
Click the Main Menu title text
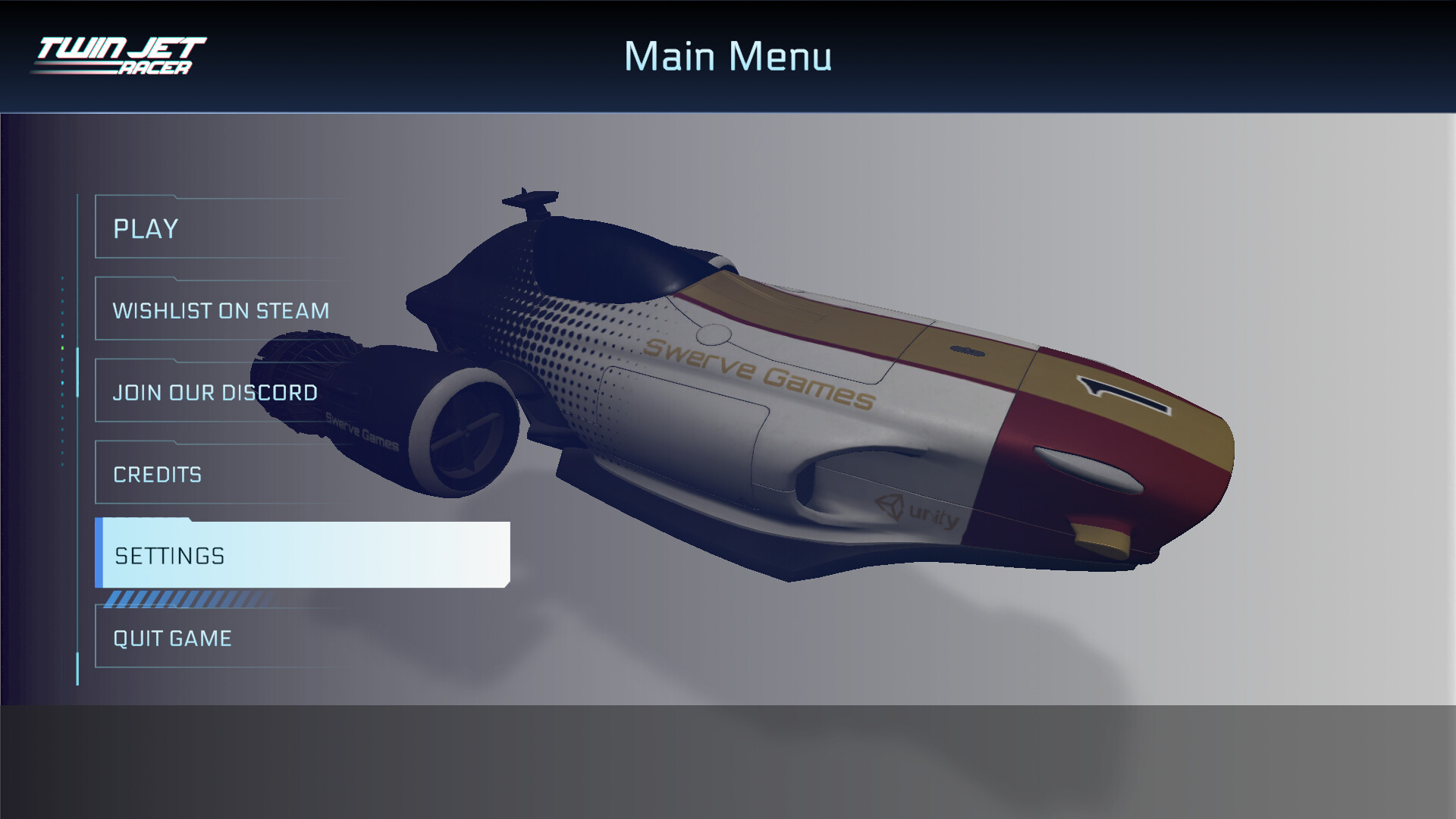tap(728, 55)
